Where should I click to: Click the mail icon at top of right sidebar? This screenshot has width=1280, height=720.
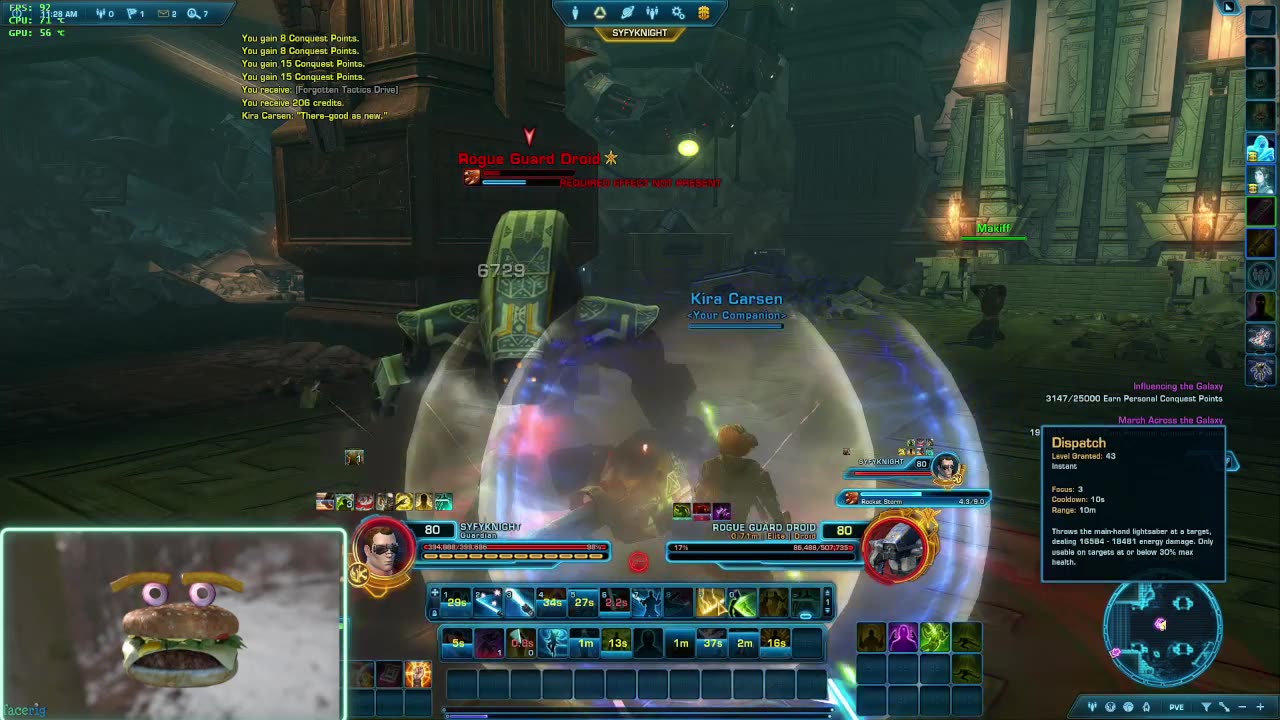[1260, 19]
